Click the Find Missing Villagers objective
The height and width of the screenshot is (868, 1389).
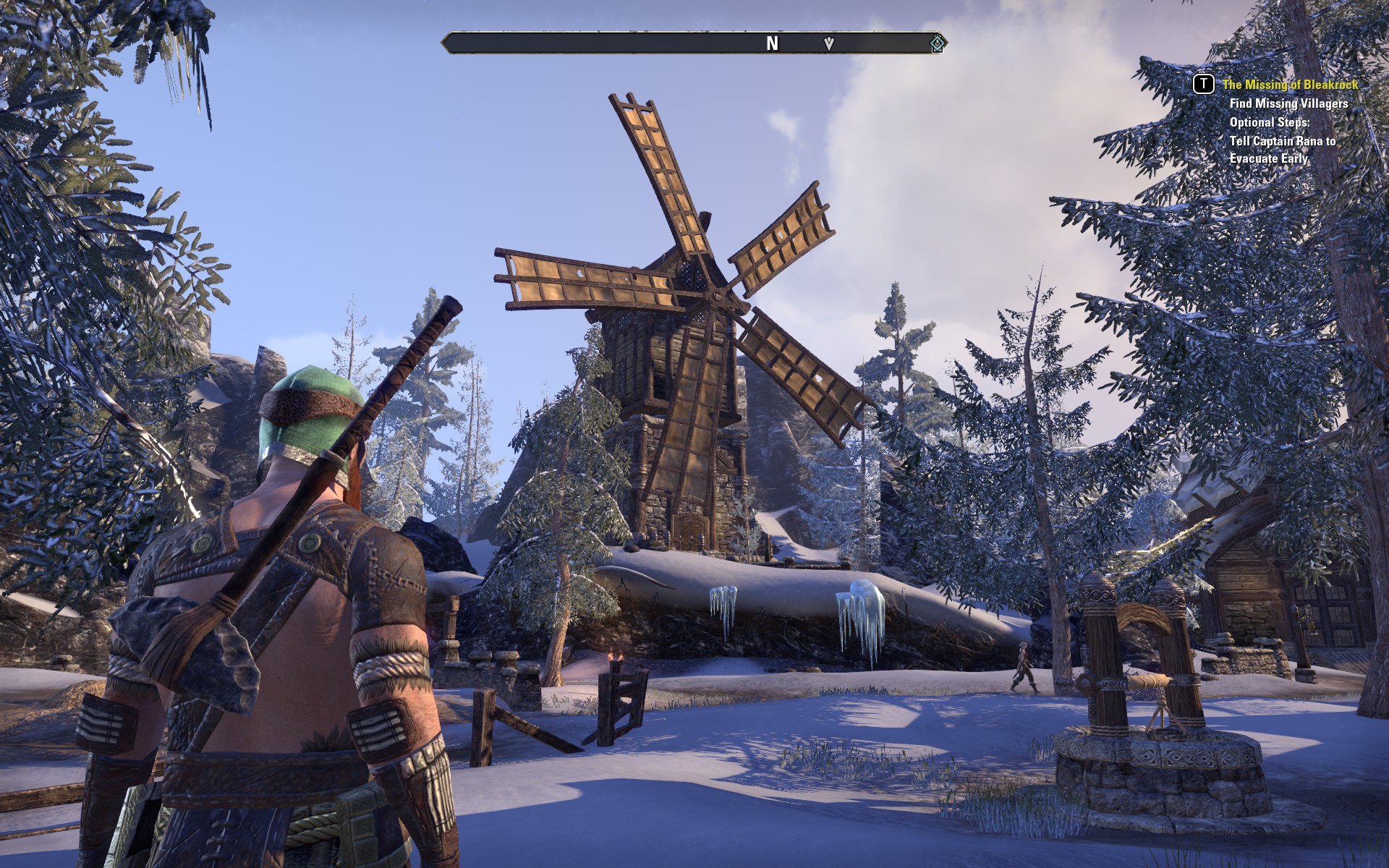[x=1288, y=103]
